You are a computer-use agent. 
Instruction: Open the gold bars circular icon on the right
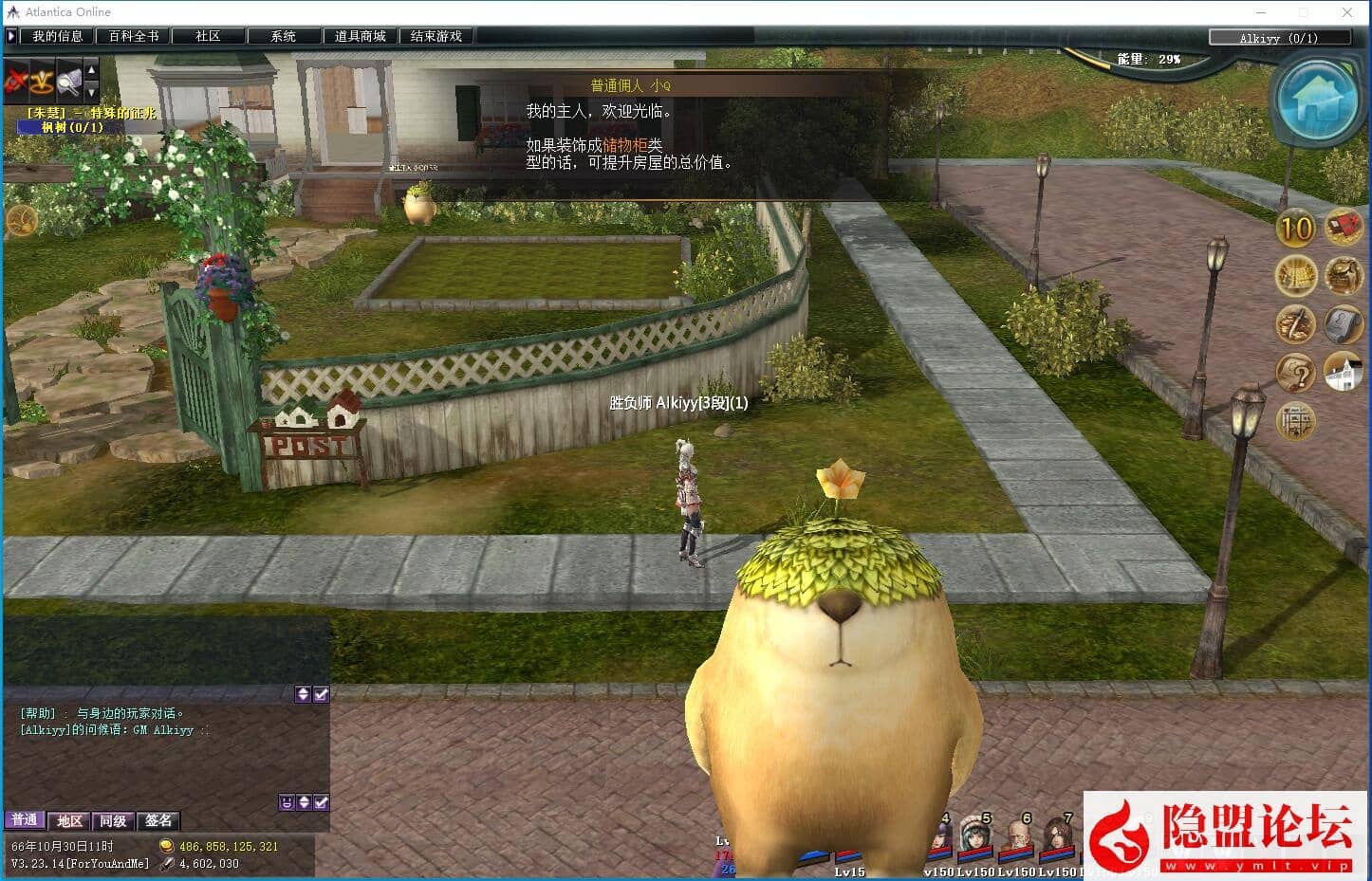click(1296, 277)
